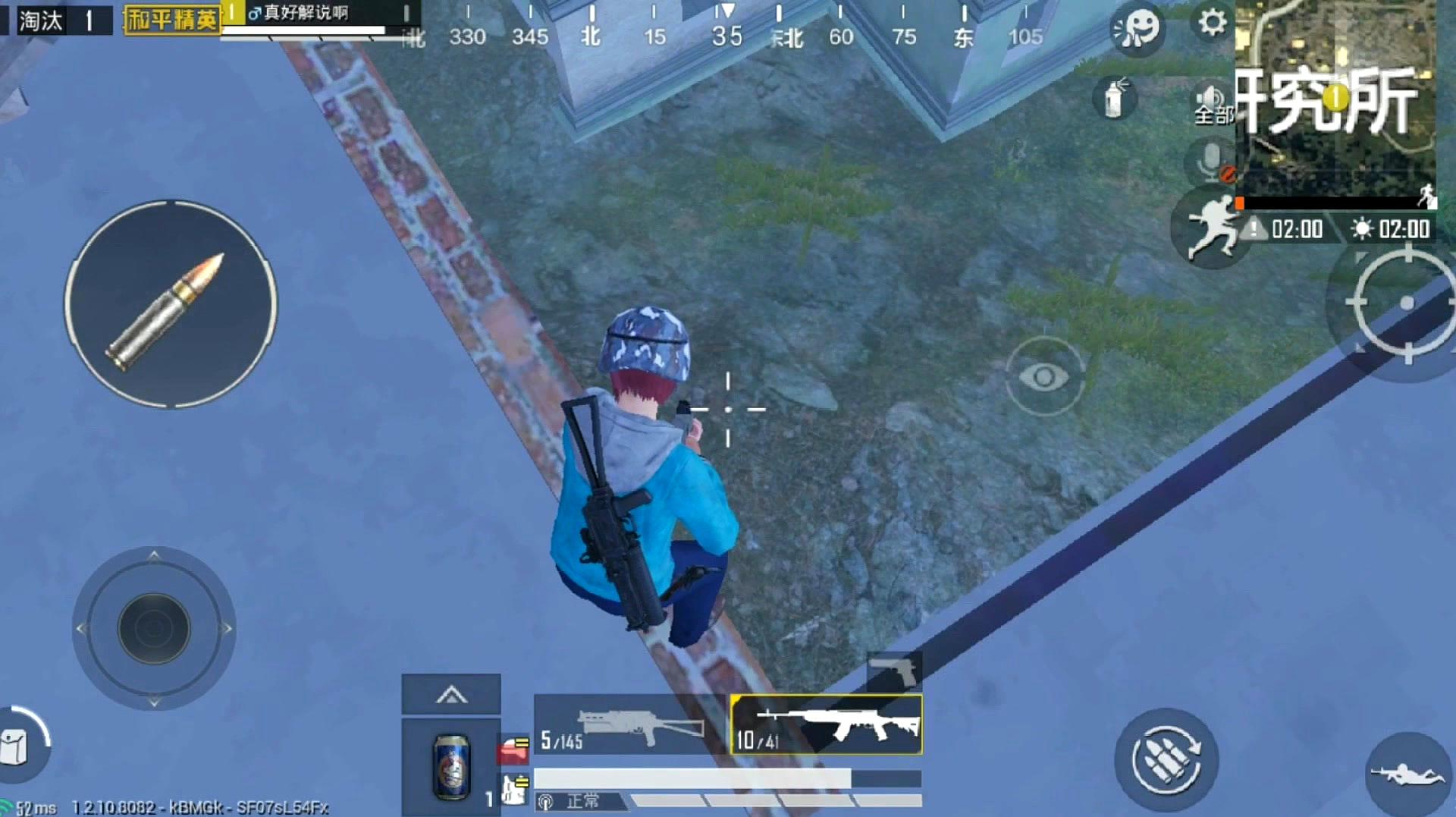Tap the movement joystick center
The image size is (1456, 817).
tap(154, 628)
